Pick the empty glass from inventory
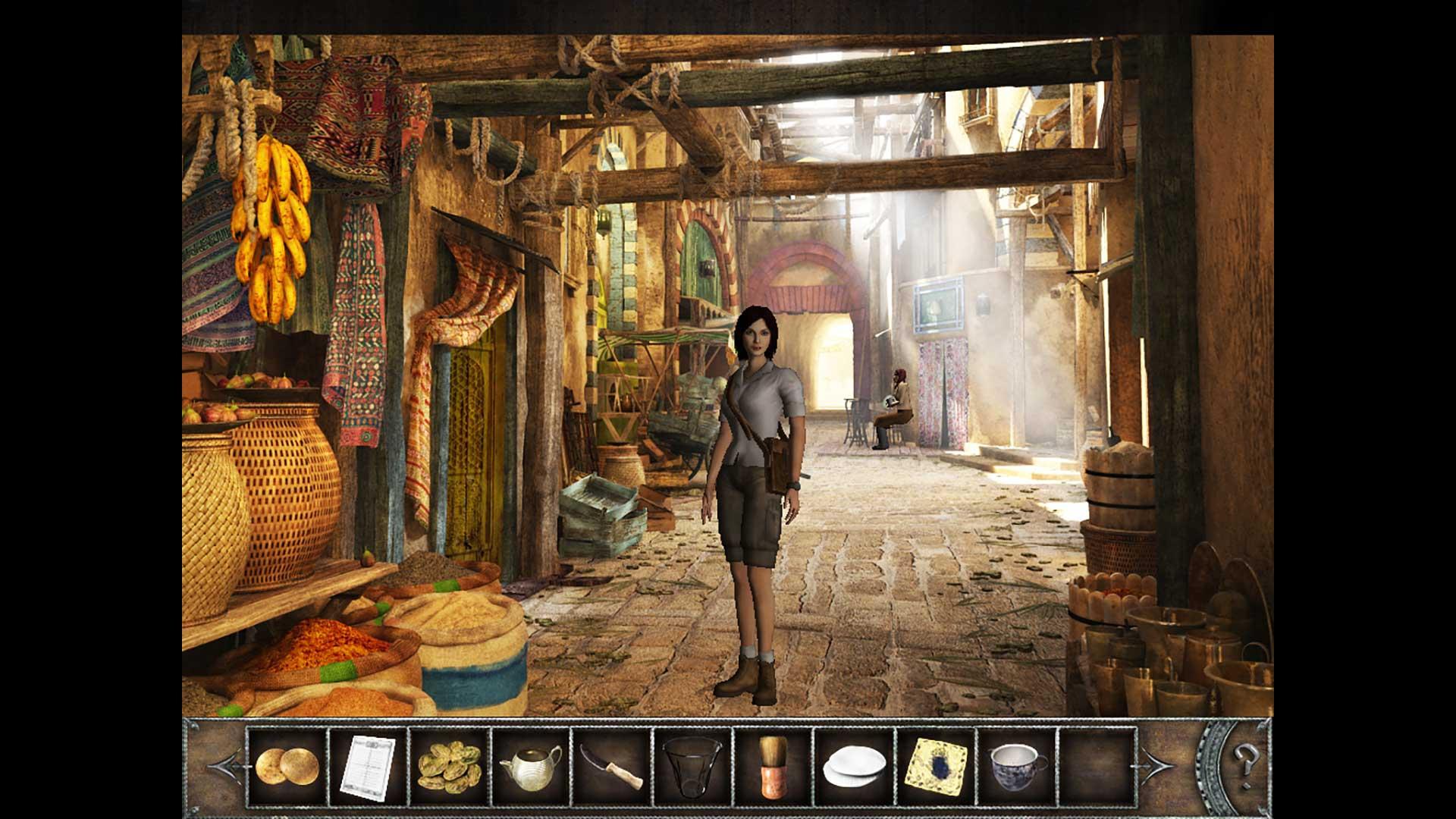Viewport: 1456px width, 819px height. tap(692, 766)
